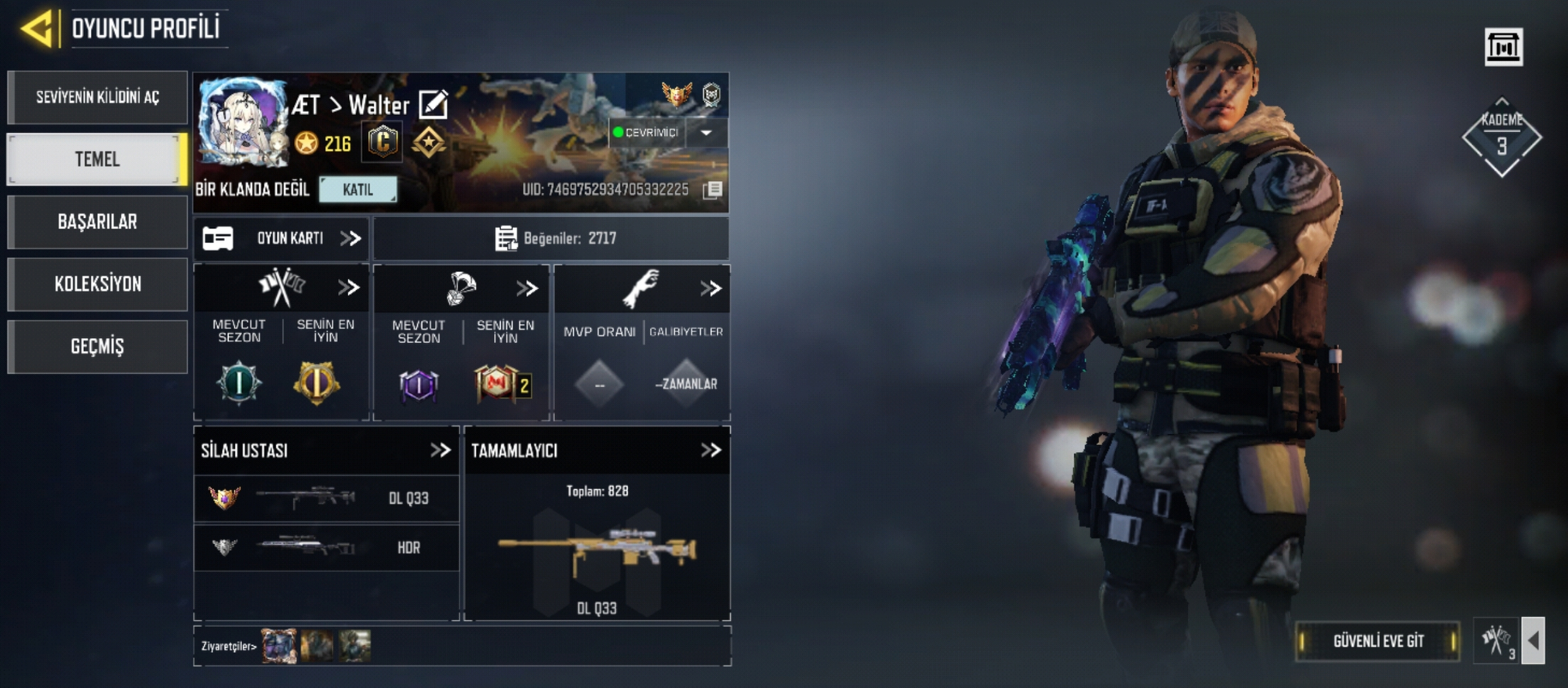
Task: Open the Oyun Kartı panel
Action: point(281,238)
